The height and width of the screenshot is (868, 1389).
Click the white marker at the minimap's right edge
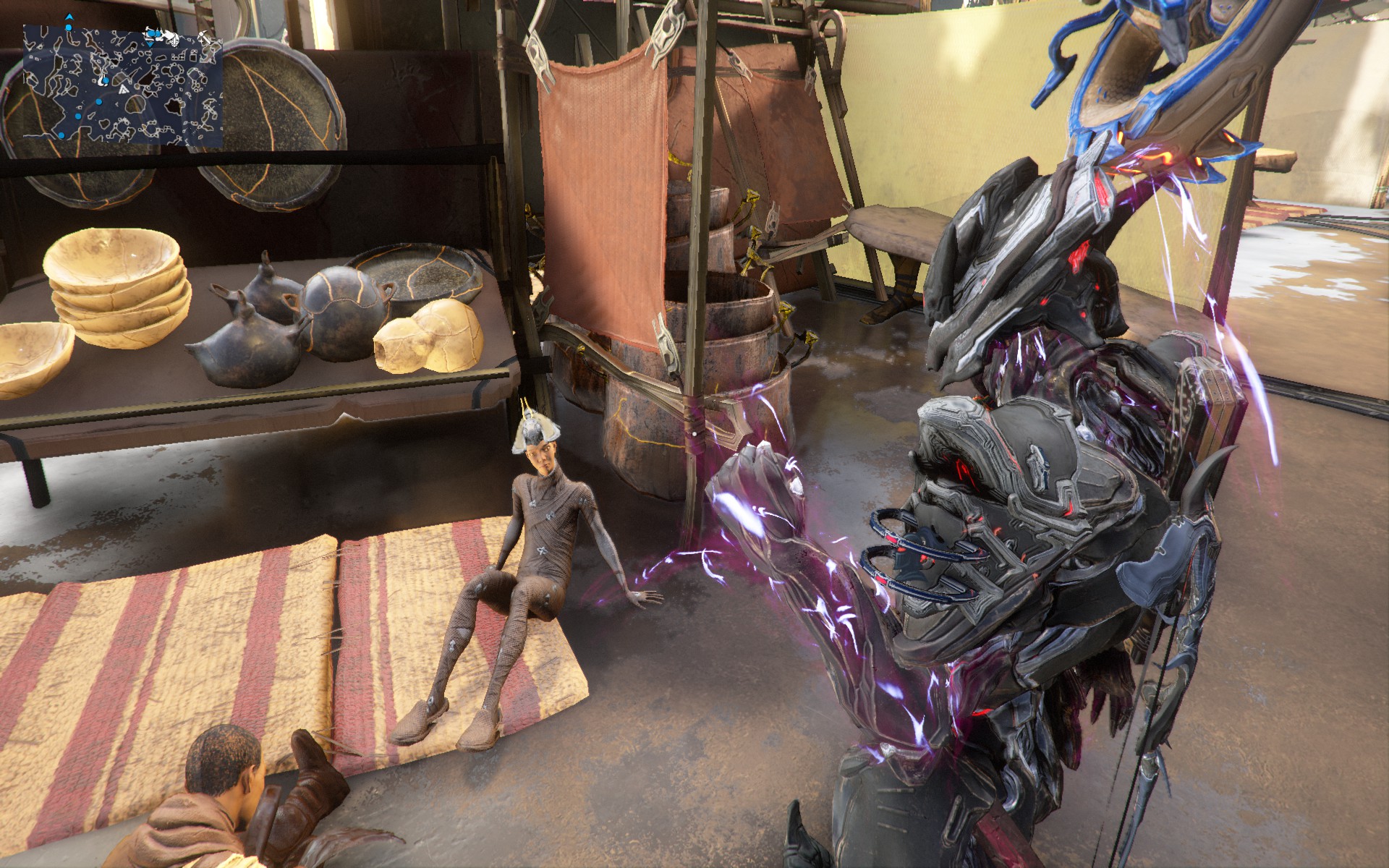[205, 36]
